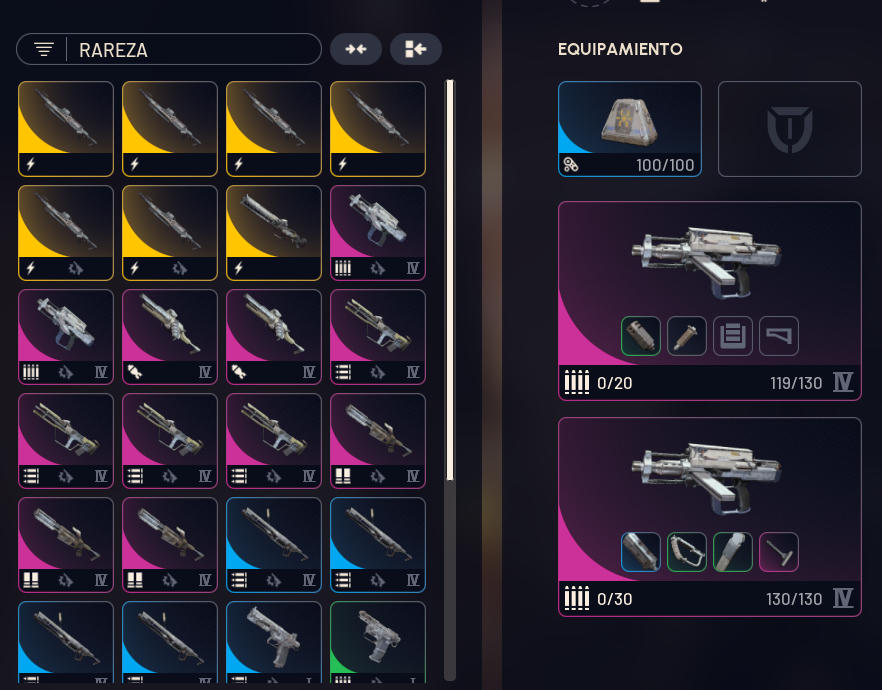Open the RAREZA sort filter
882x690 pixels.
pyautogui.click(x=168, y=49)
